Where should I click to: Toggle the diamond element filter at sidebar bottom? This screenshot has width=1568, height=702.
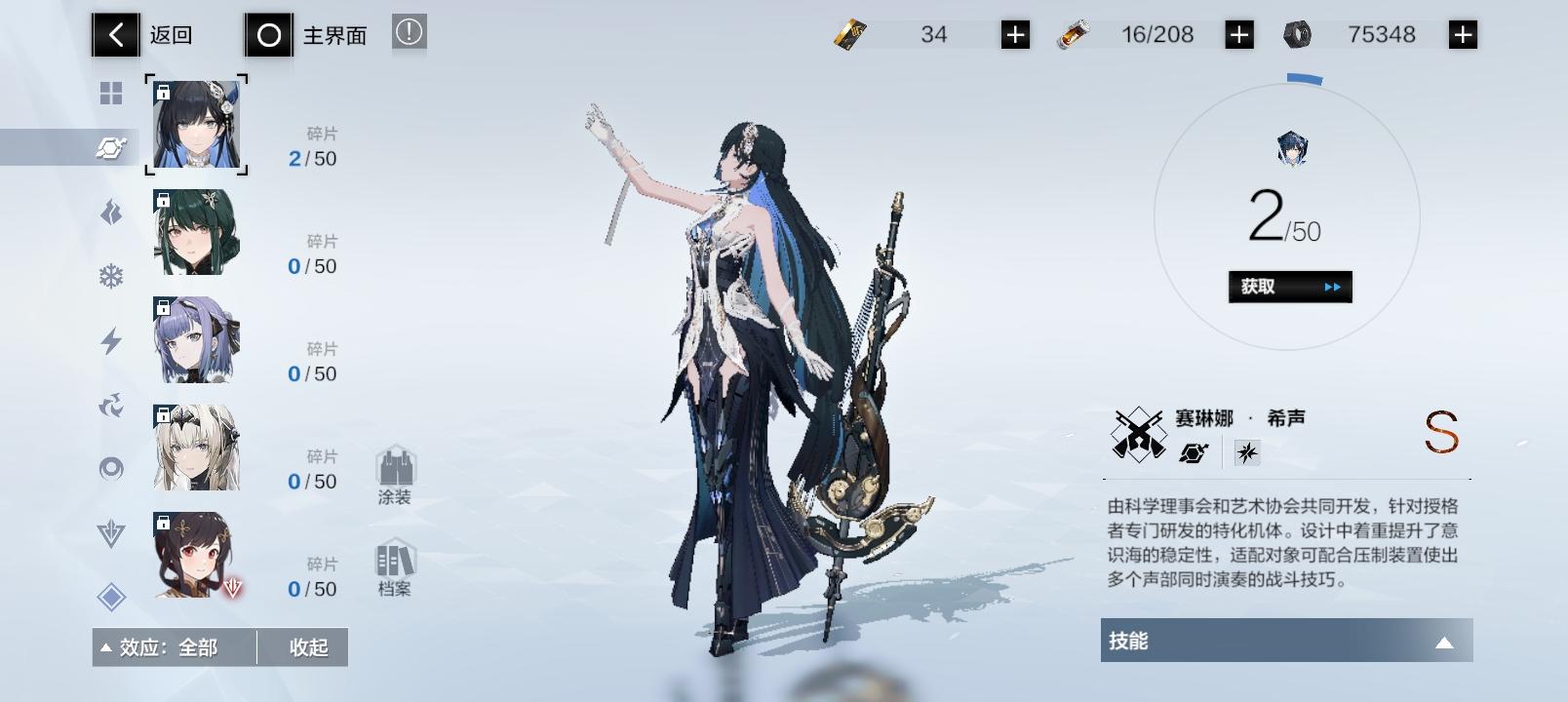tap(112, 593)
